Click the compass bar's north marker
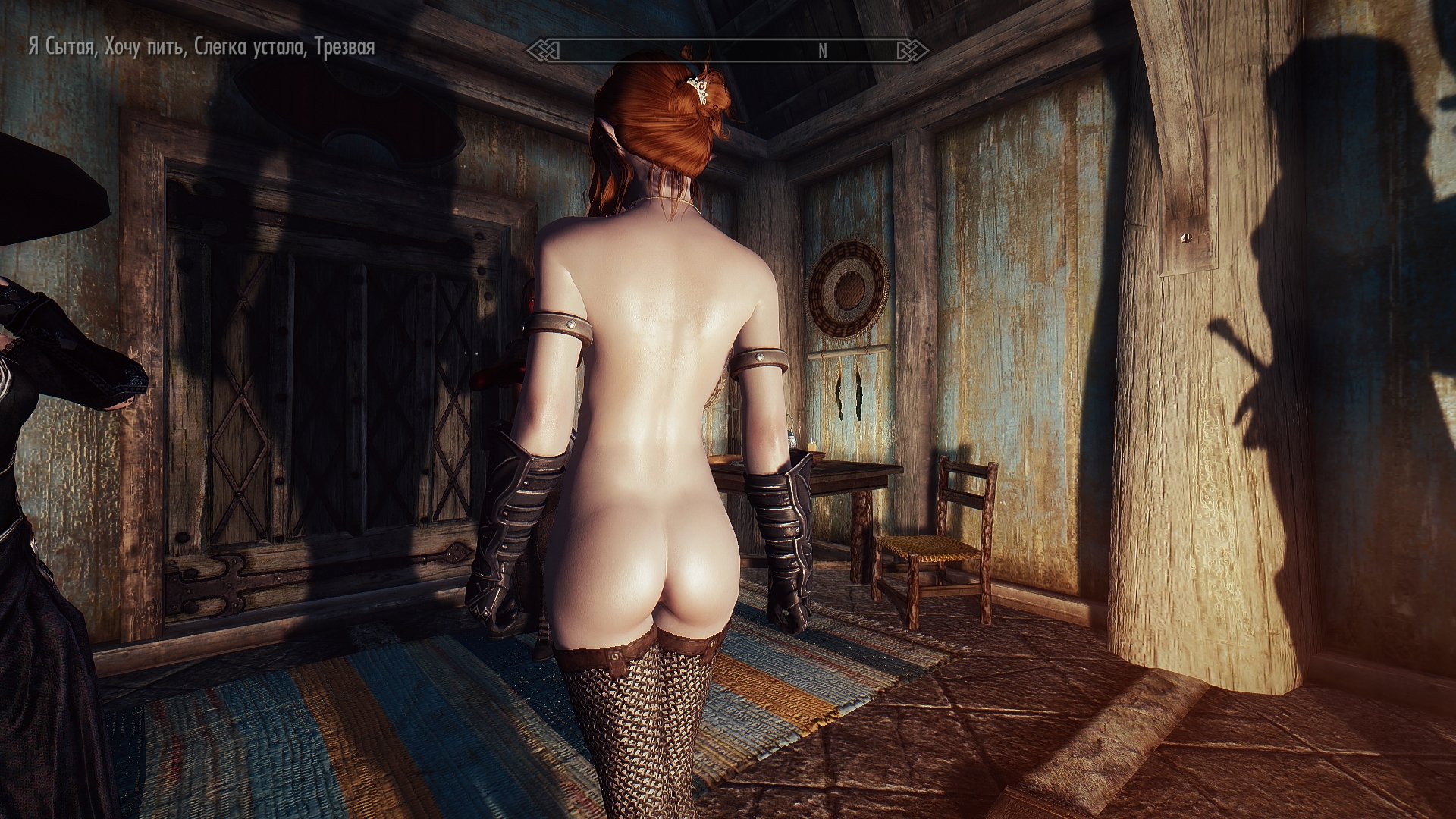Screen dimensions: 1456x819 [823, 52]
